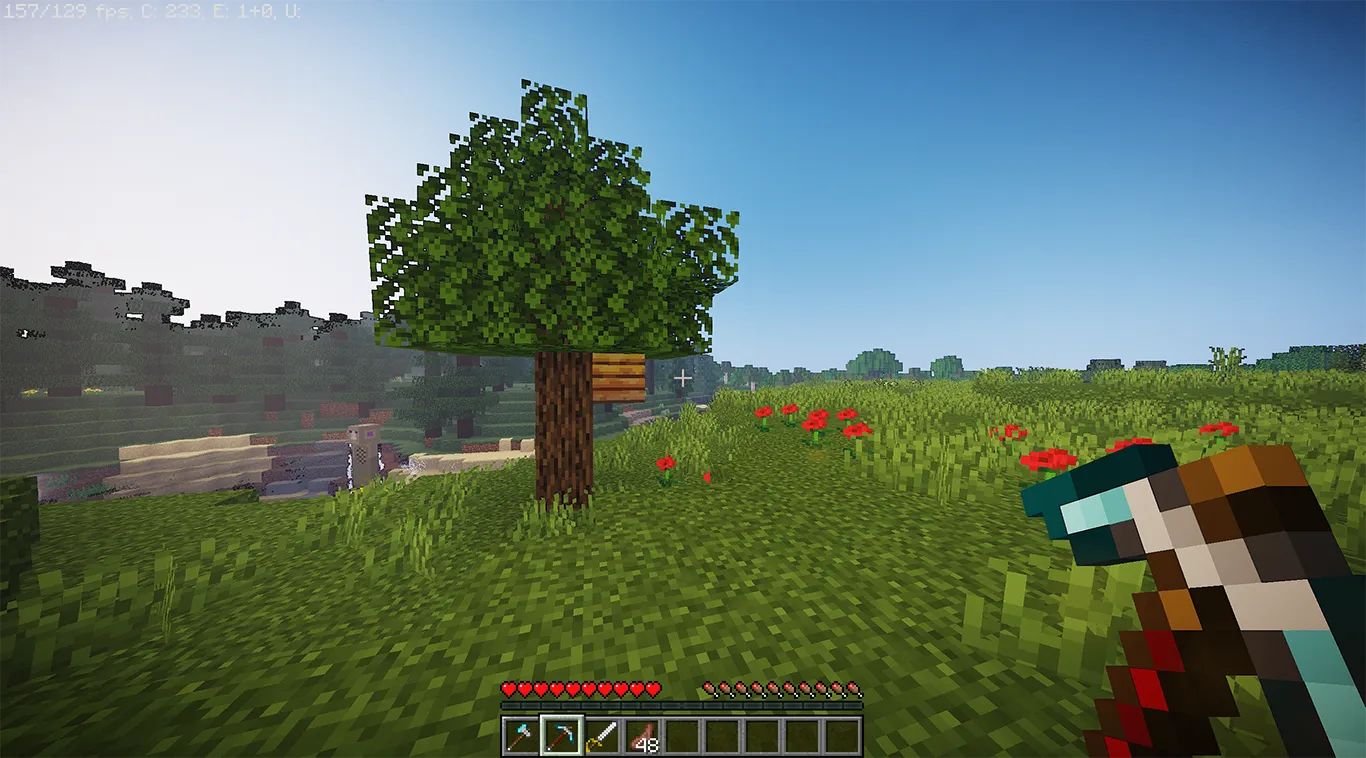Click the crosshair at screen center
Image resolution: width=1366 pixels, height=758 pixels.
[683, 379]
